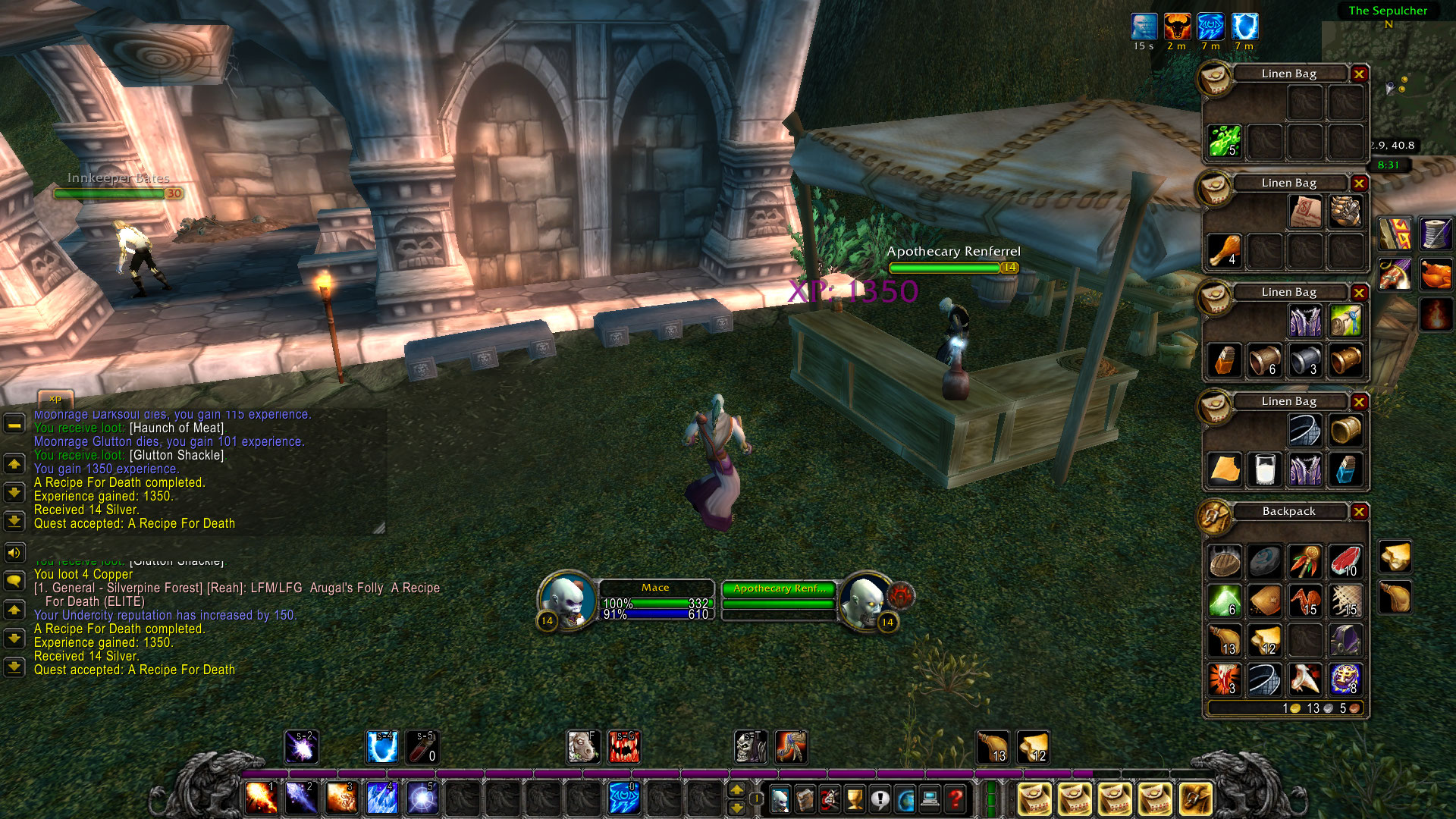Viewport: 1456px width, 819px height.
Task: Click the Hearthstone in the Backpack
Action: pyautogui.click(x=1264, y=561)
